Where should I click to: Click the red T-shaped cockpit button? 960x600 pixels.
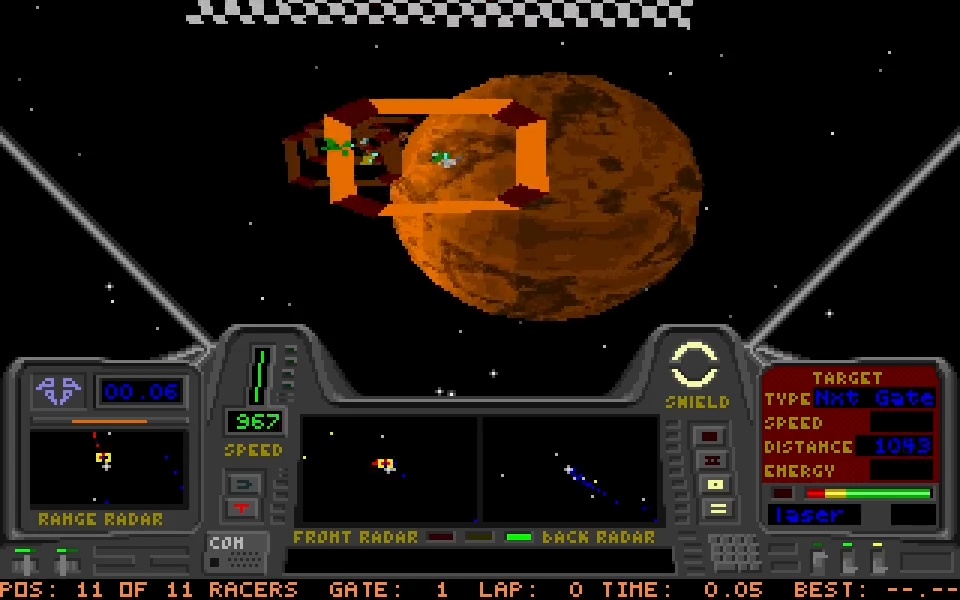point(244,508)
